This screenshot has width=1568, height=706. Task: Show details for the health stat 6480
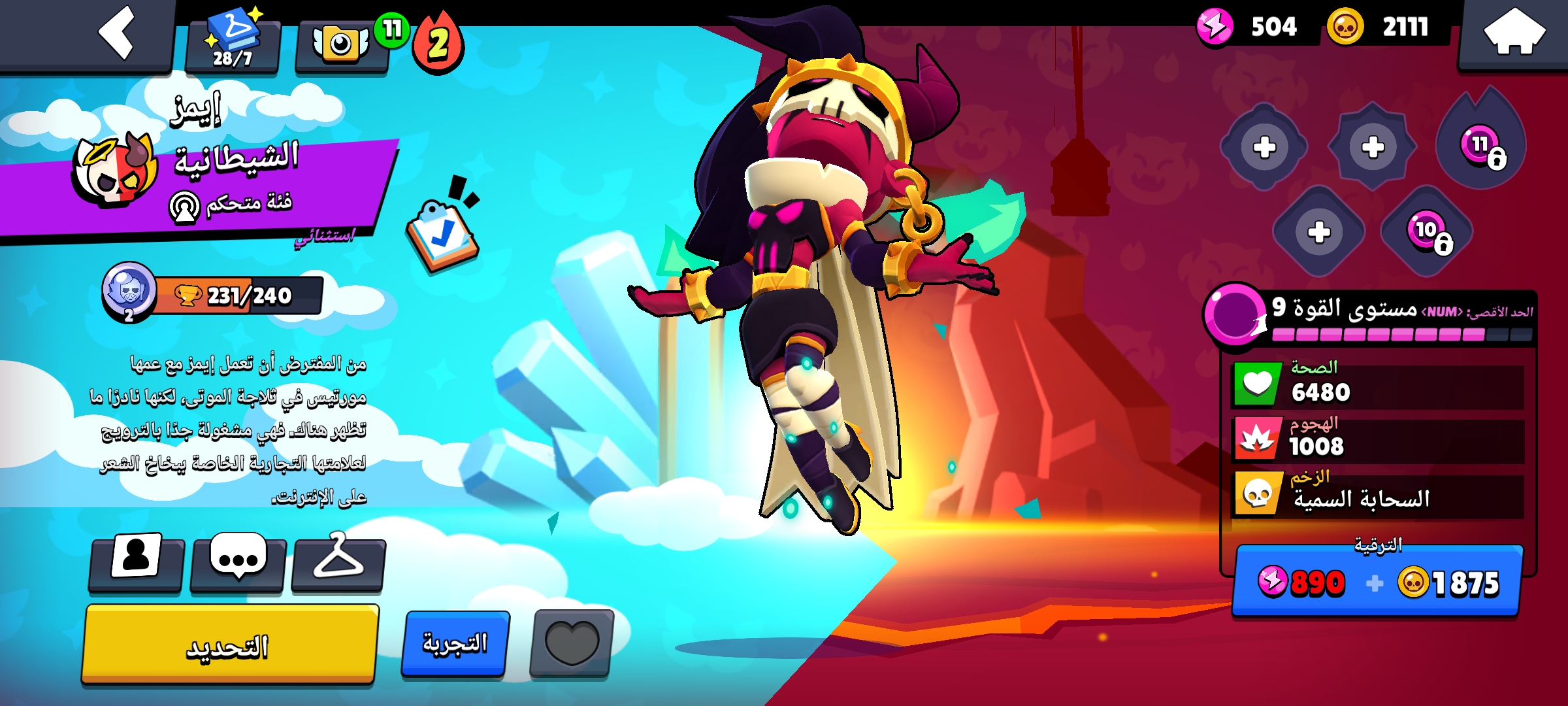click(1377, 386)
